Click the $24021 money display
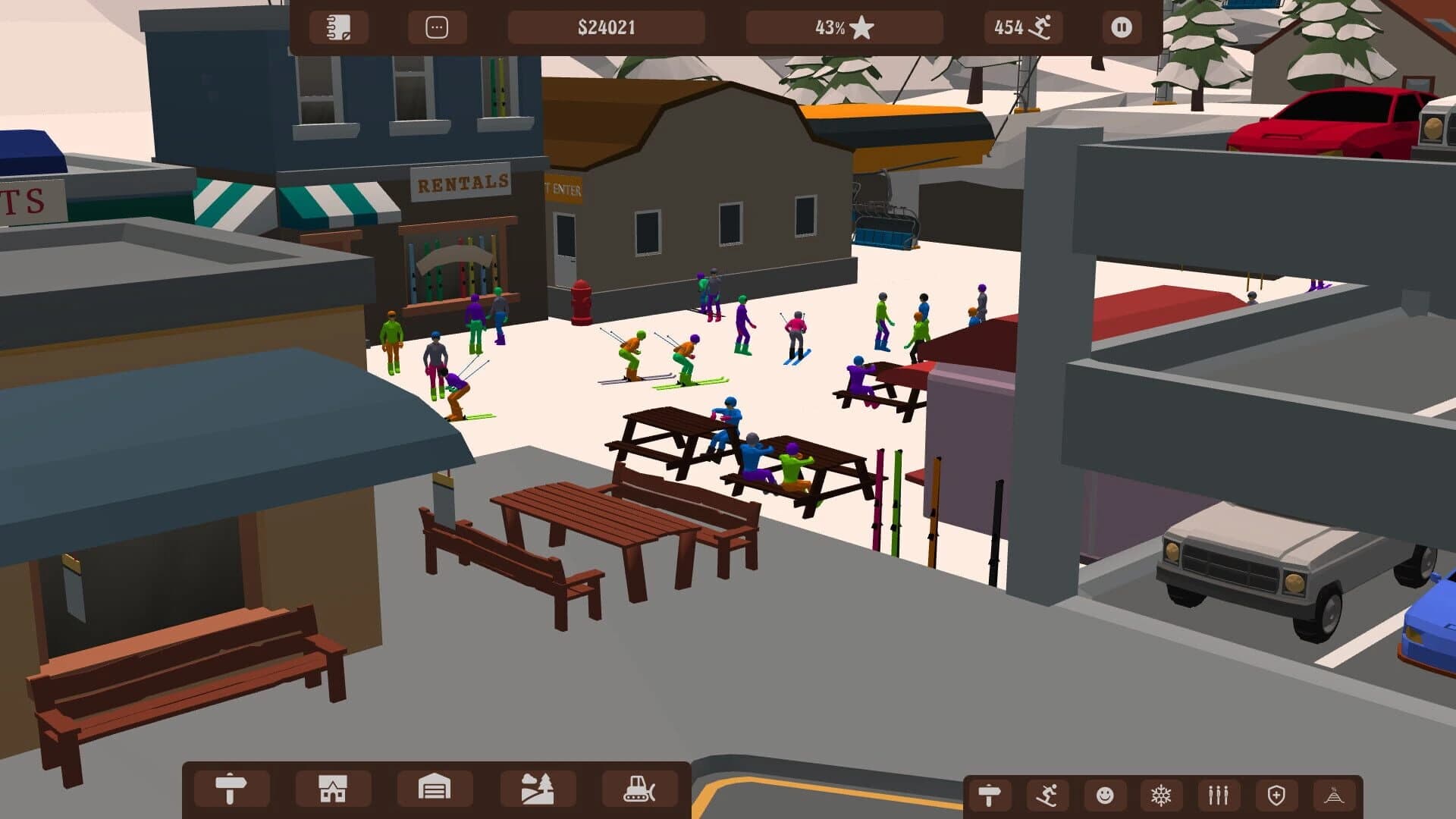 [607, 27]
